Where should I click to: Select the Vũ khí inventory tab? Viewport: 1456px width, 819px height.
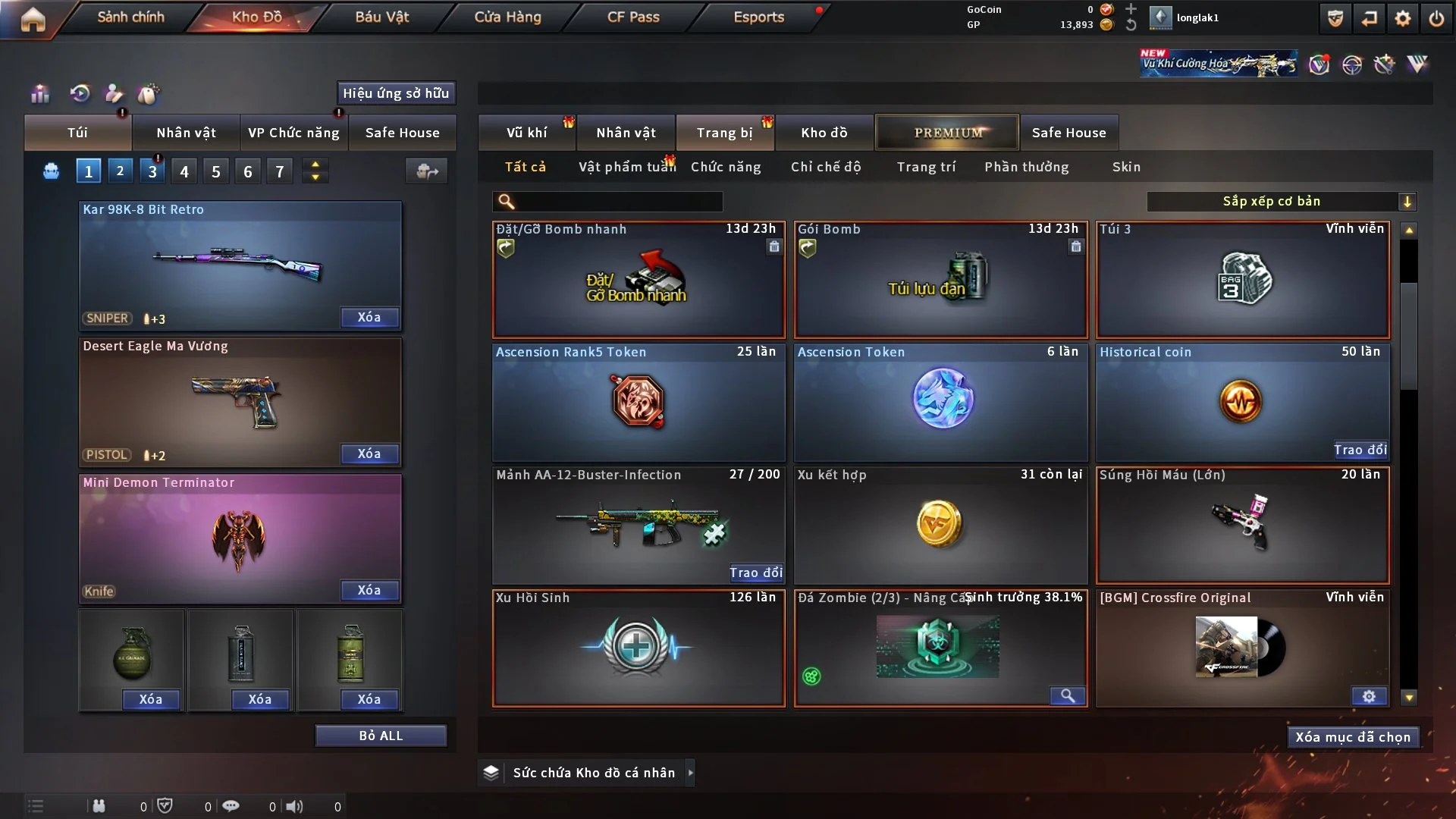526,133
